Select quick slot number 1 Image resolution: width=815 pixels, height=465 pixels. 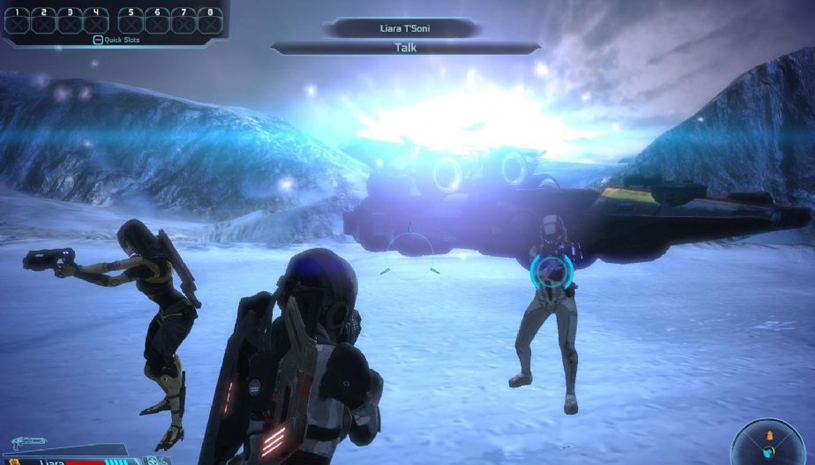(x=18, y=19)
